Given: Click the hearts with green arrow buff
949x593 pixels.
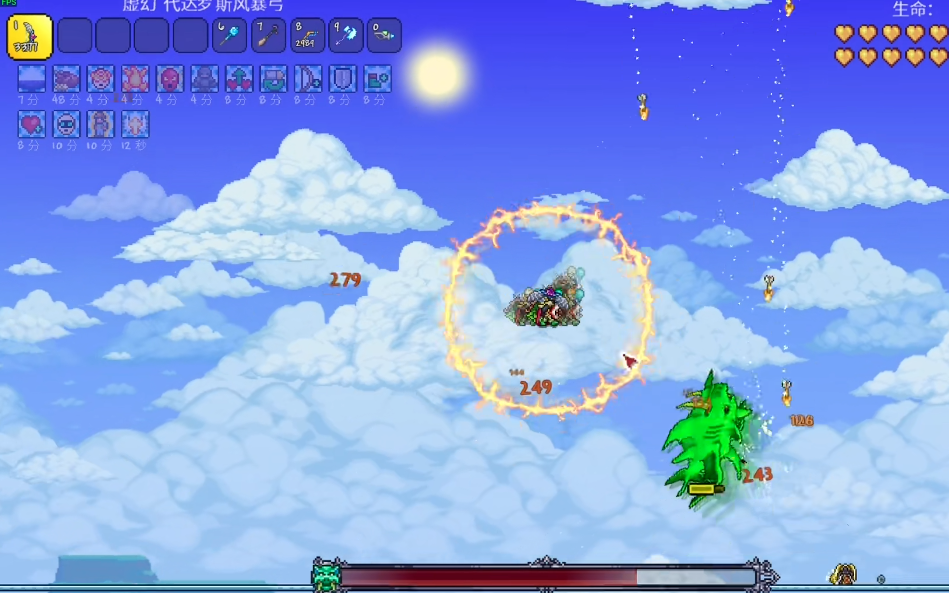Looking at the screenshot, I should click(x=239, y=79).
